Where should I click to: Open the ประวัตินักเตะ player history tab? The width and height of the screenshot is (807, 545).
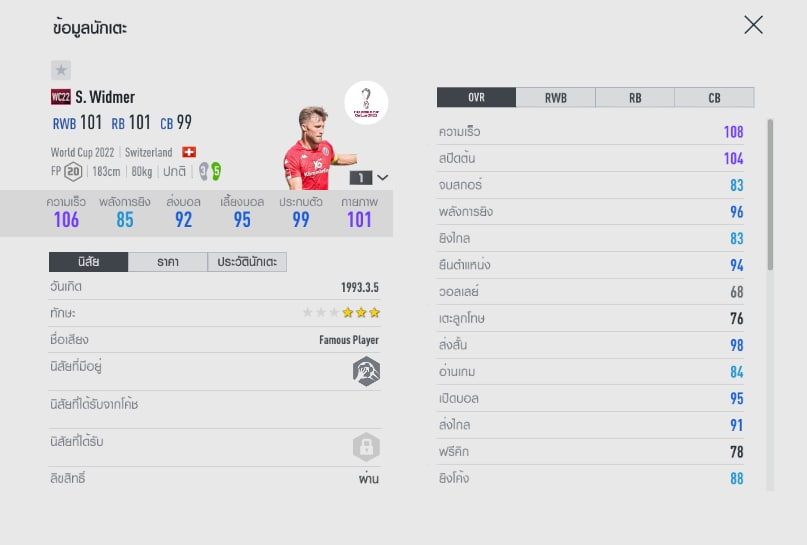click(247, 262)
